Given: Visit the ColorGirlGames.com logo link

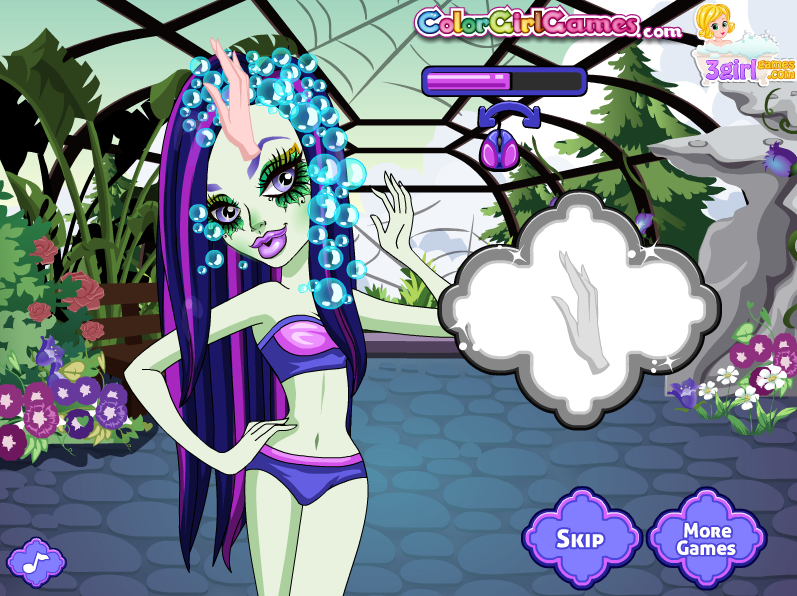Looking at the screenshot, I should [x=546, y=23].
